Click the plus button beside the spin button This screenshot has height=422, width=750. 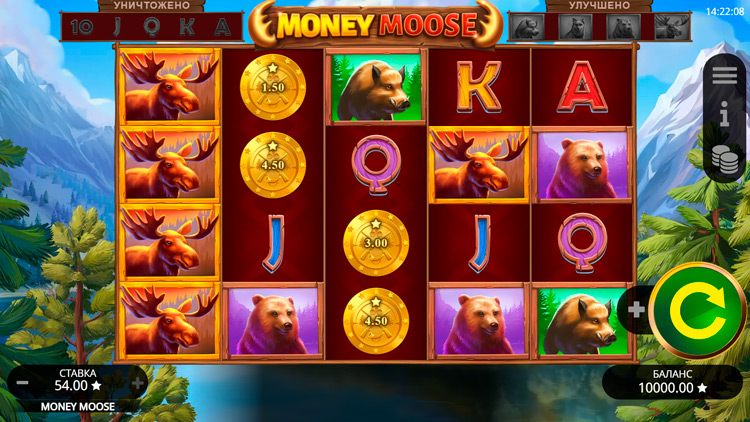coord(636,310)
